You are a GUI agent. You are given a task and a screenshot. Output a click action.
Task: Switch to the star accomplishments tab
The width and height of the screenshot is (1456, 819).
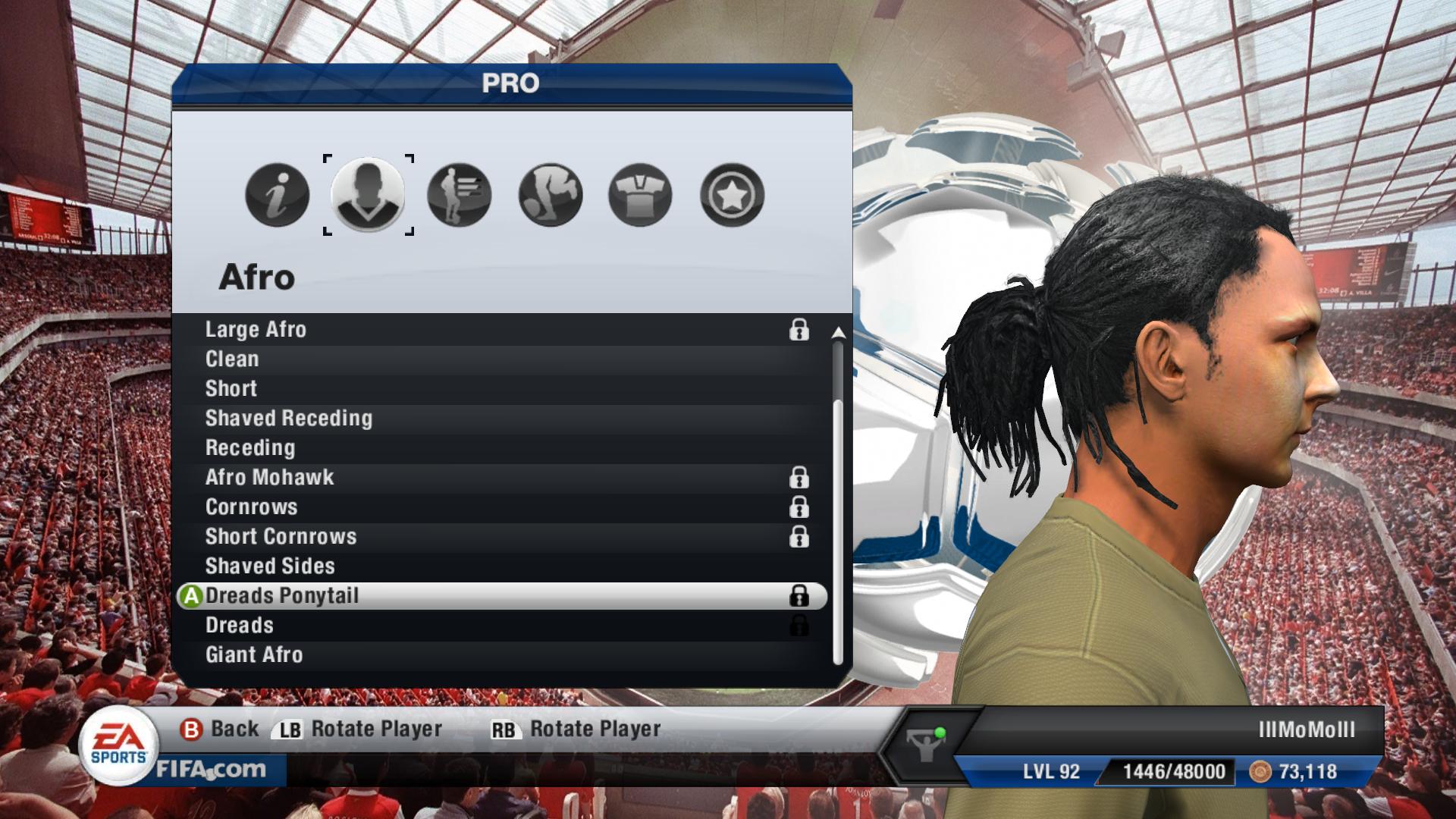[x=731, y=195]
